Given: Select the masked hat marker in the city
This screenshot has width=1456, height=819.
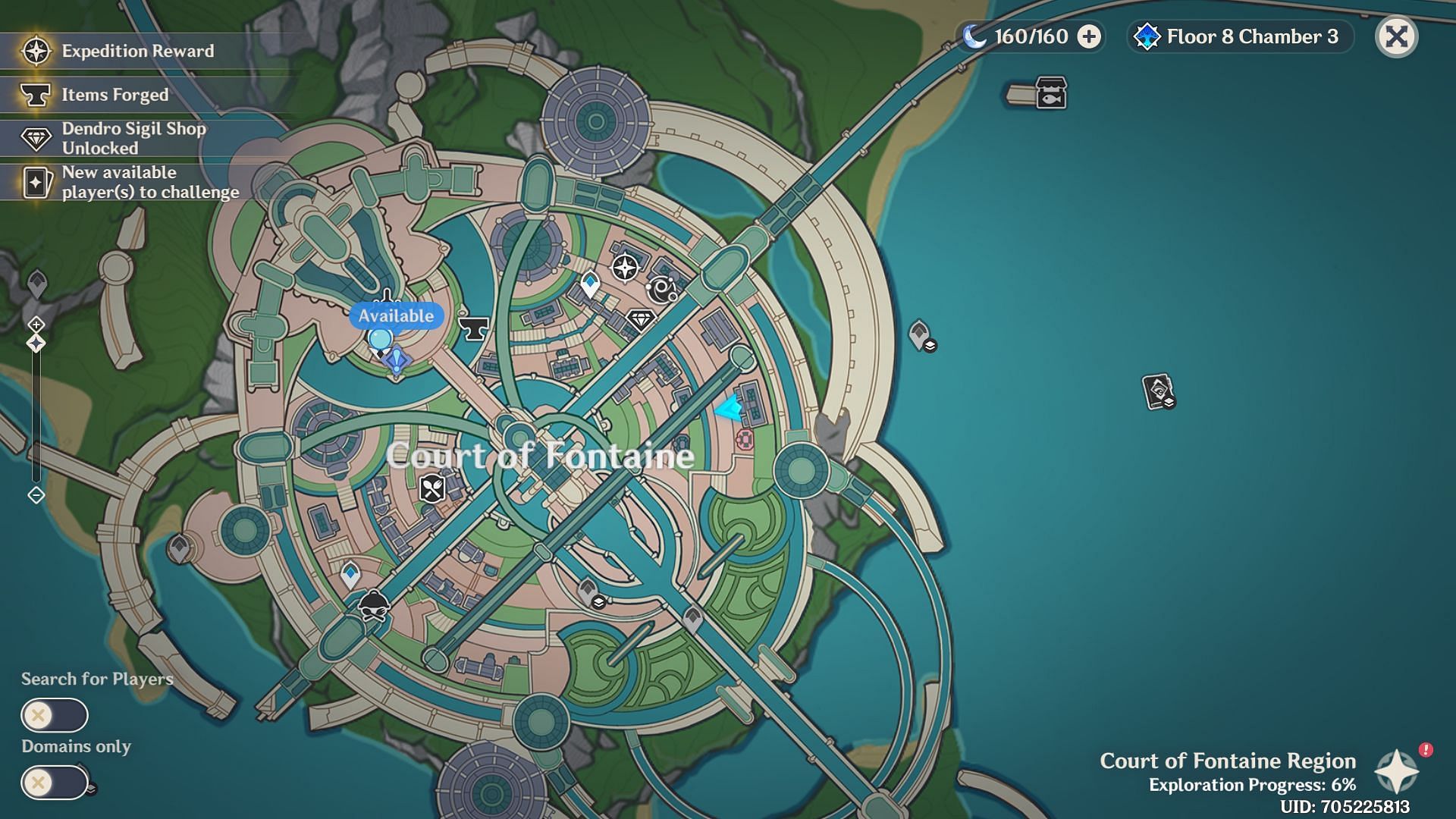Looking at the screenshot, I should (x=373, y=606).
